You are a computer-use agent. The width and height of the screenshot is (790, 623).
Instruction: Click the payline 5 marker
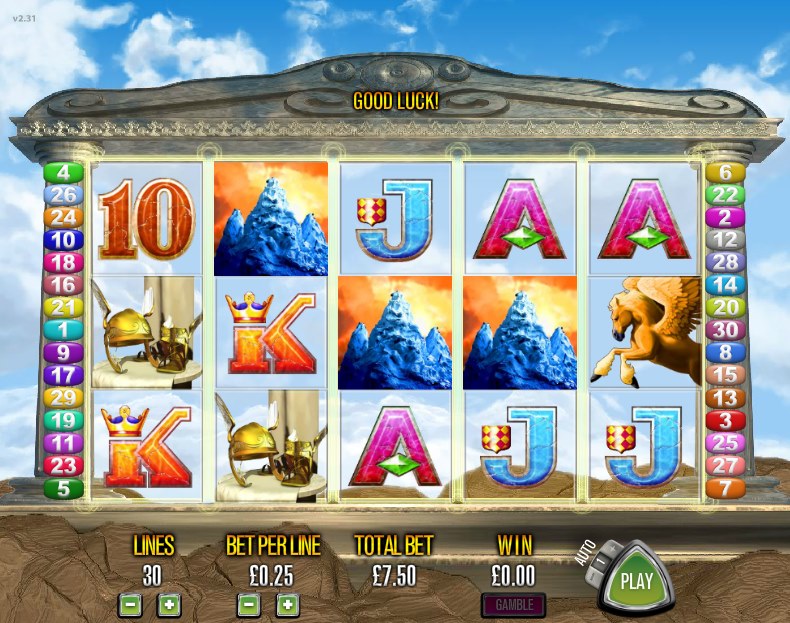tap(63, 488)
